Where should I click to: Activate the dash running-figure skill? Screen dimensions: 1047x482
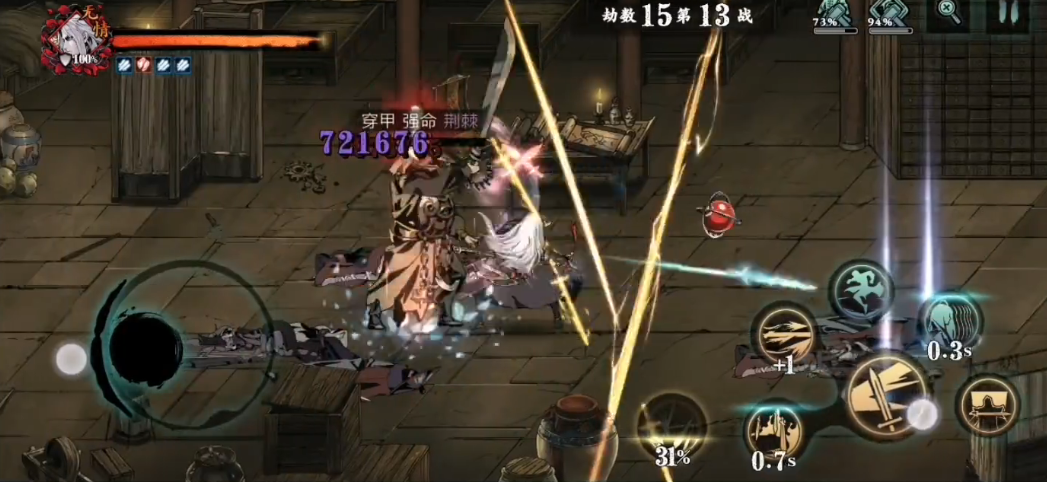pyautogui.click(x=861, y=290)
